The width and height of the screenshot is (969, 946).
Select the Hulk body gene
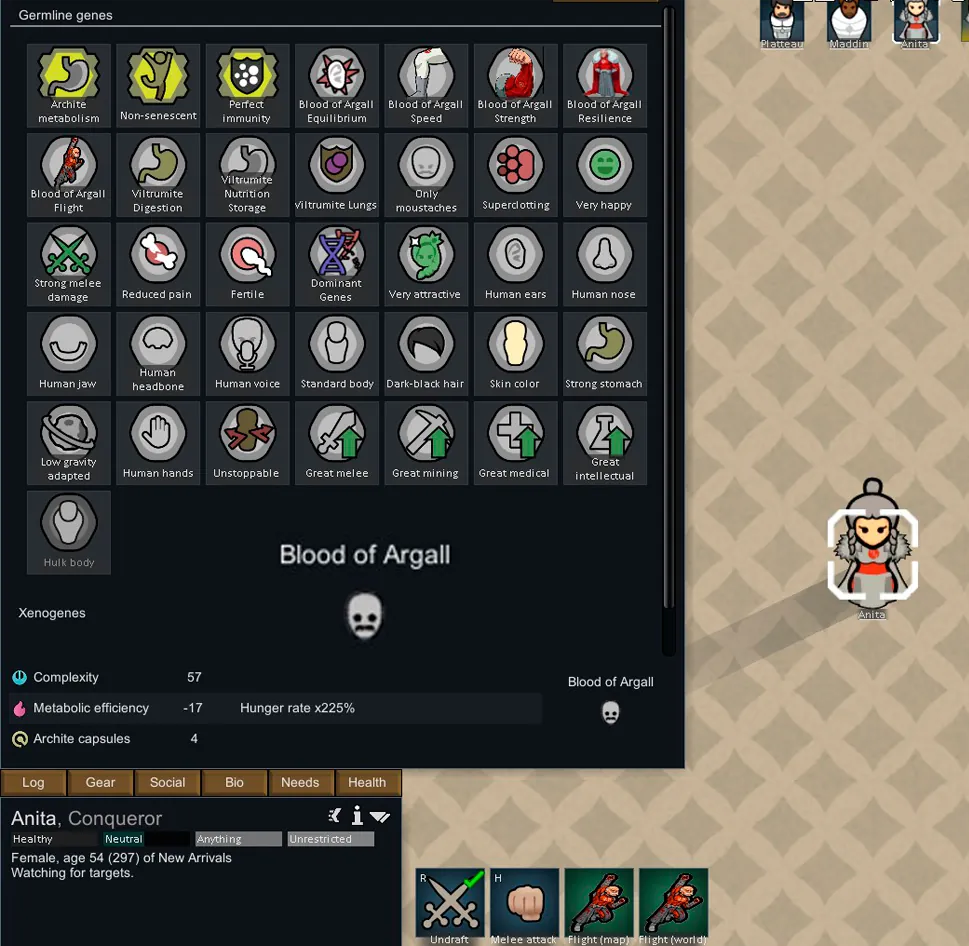click(x=69, y=532)
